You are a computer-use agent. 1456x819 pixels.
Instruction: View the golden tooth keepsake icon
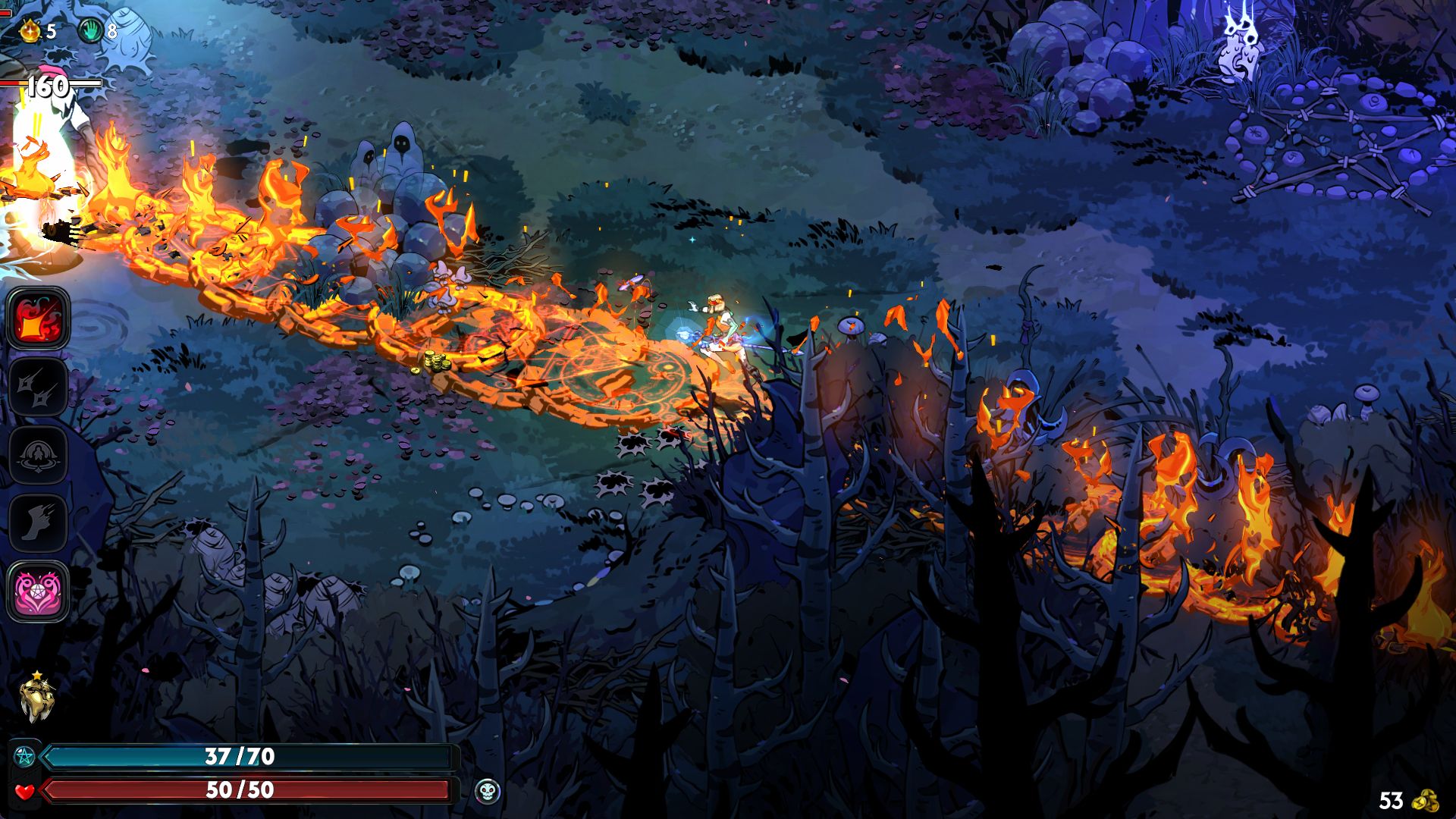pyautogui.click(x=36, y=698)
